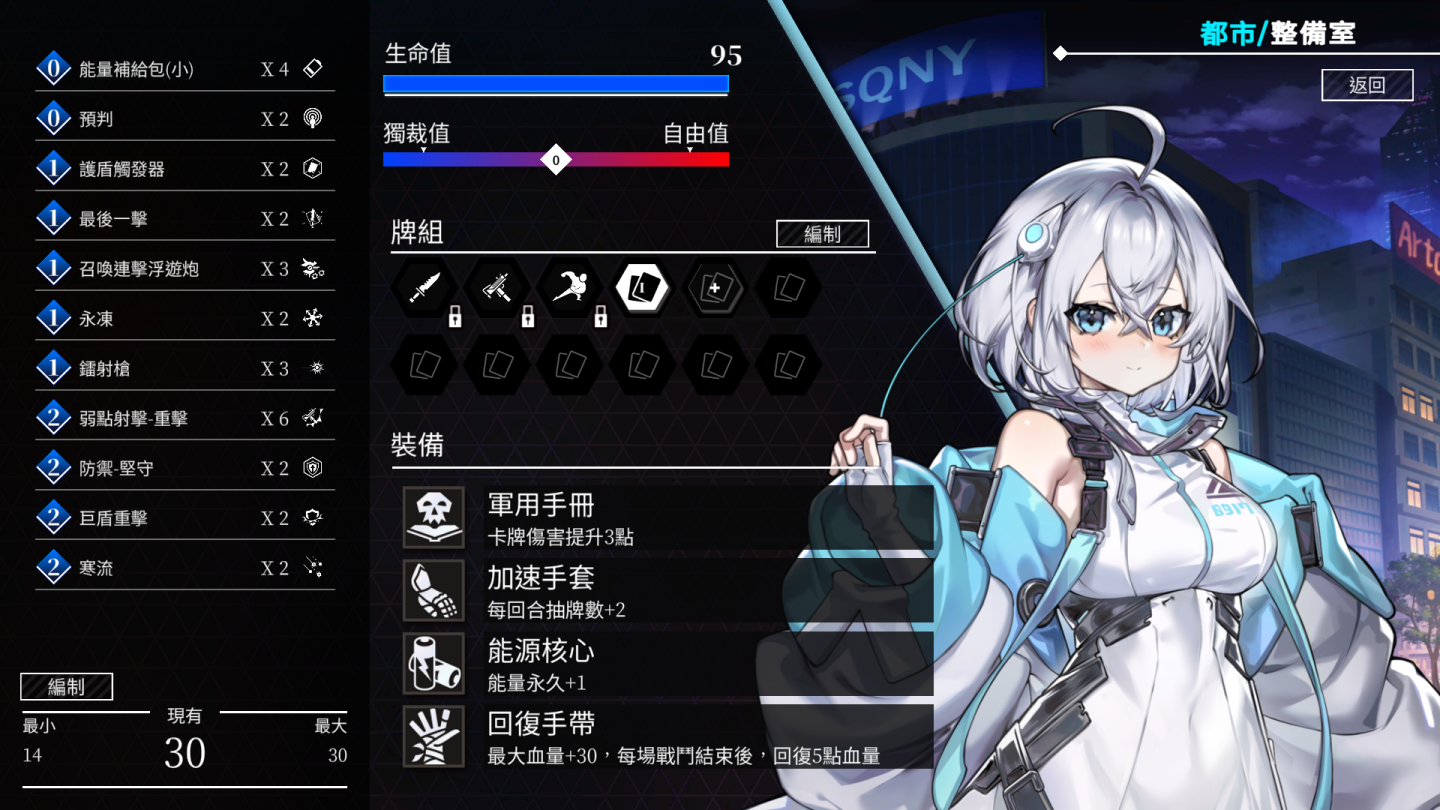Click the 回復手帶 equipment item
Image resolution: width=1440 pixels, height=810 pixels.
click(x=667, y=737)
